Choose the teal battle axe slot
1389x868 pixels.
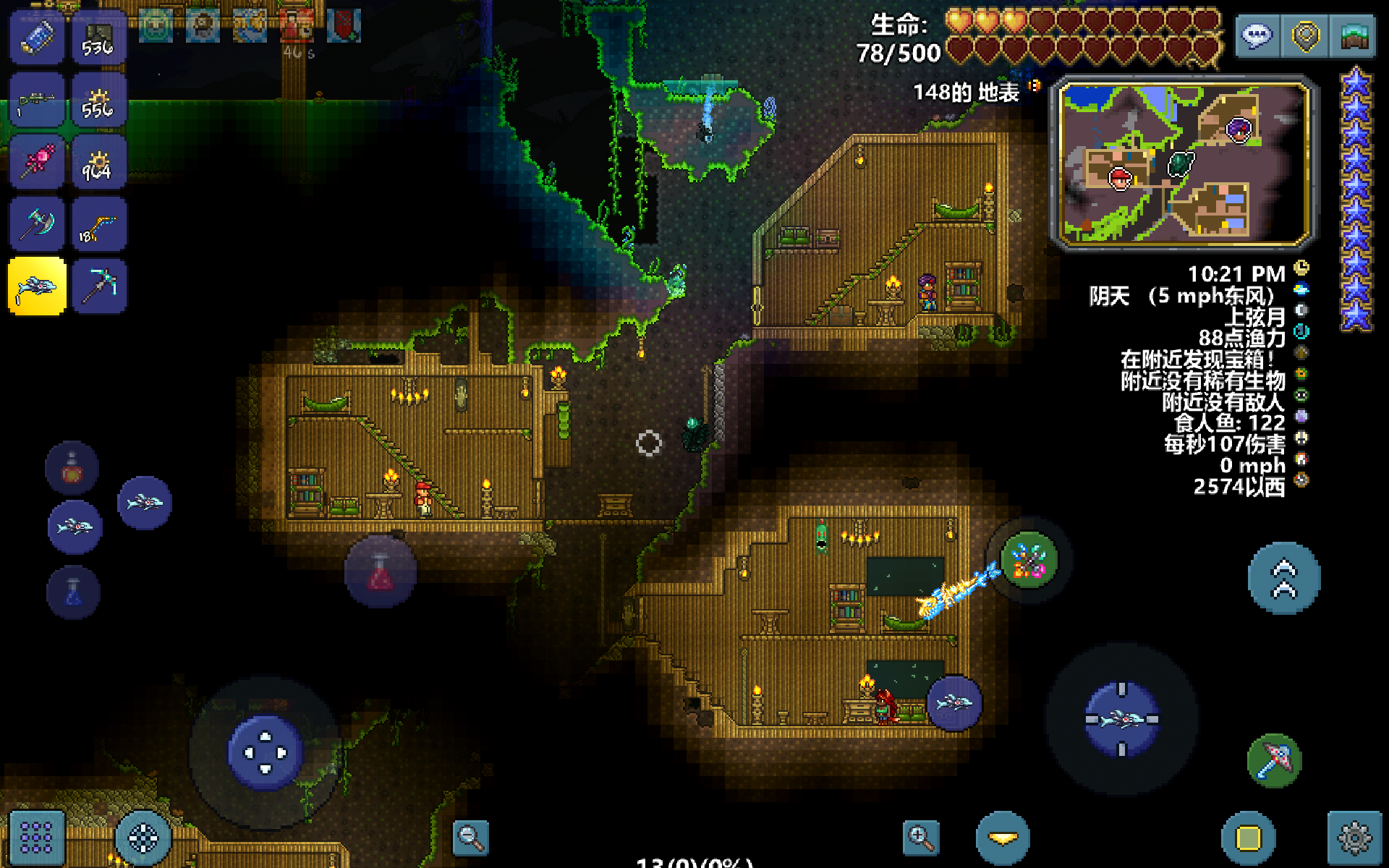(38, 225)
